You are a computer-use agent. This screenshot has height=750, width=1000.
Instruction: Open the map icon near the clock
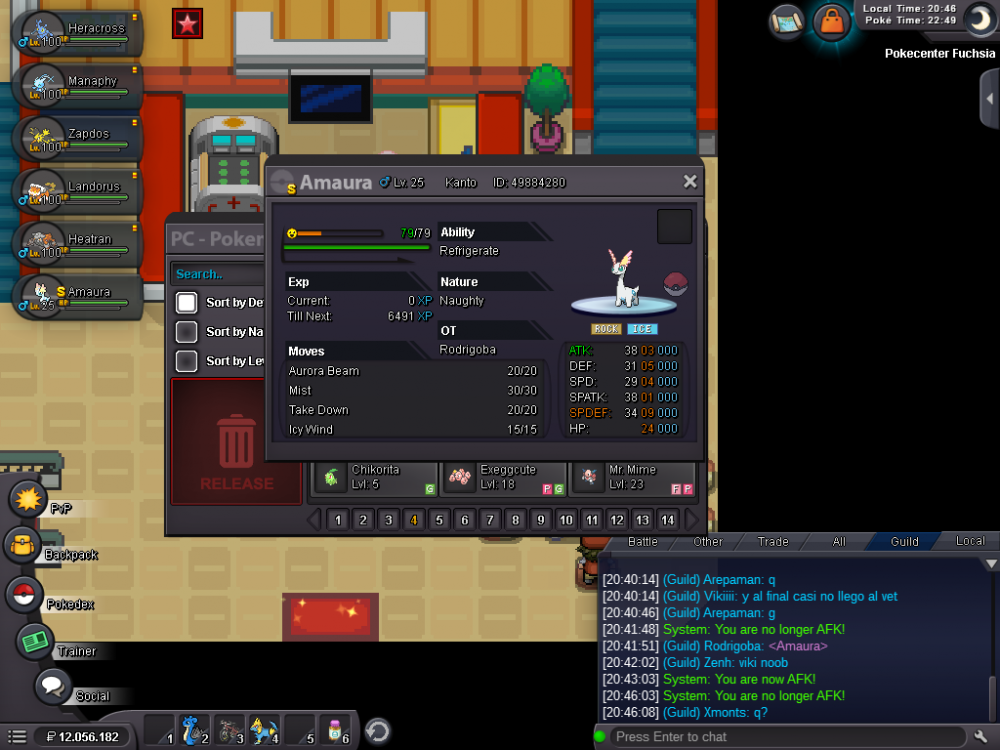(788, 20)
